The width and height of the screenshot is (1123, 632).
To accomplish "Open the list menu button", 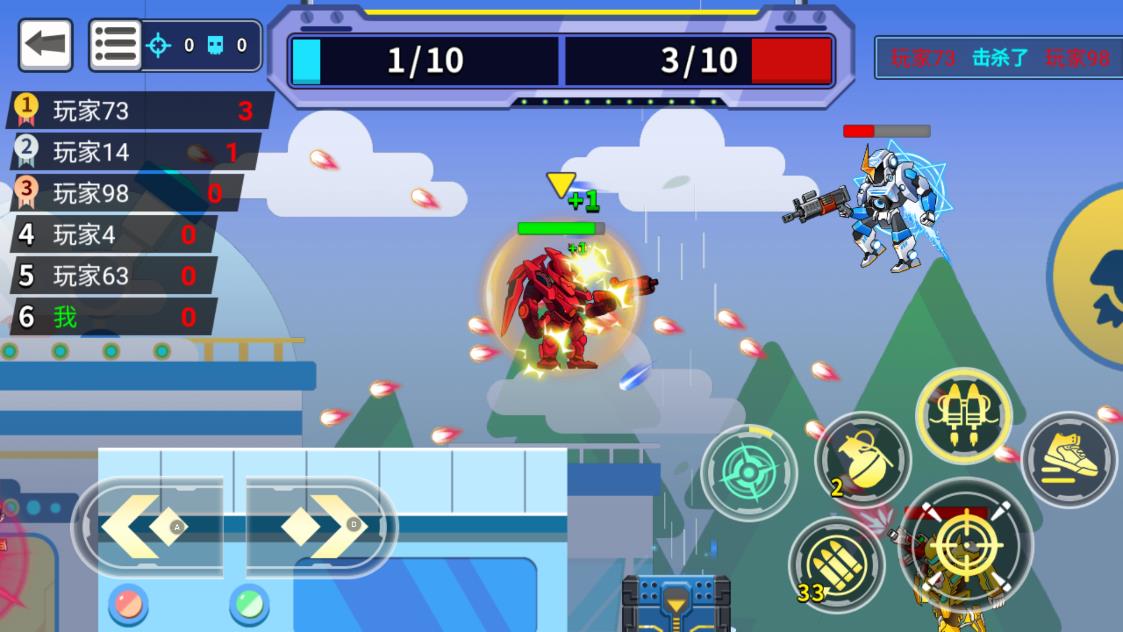I will [x=115, y=45].
